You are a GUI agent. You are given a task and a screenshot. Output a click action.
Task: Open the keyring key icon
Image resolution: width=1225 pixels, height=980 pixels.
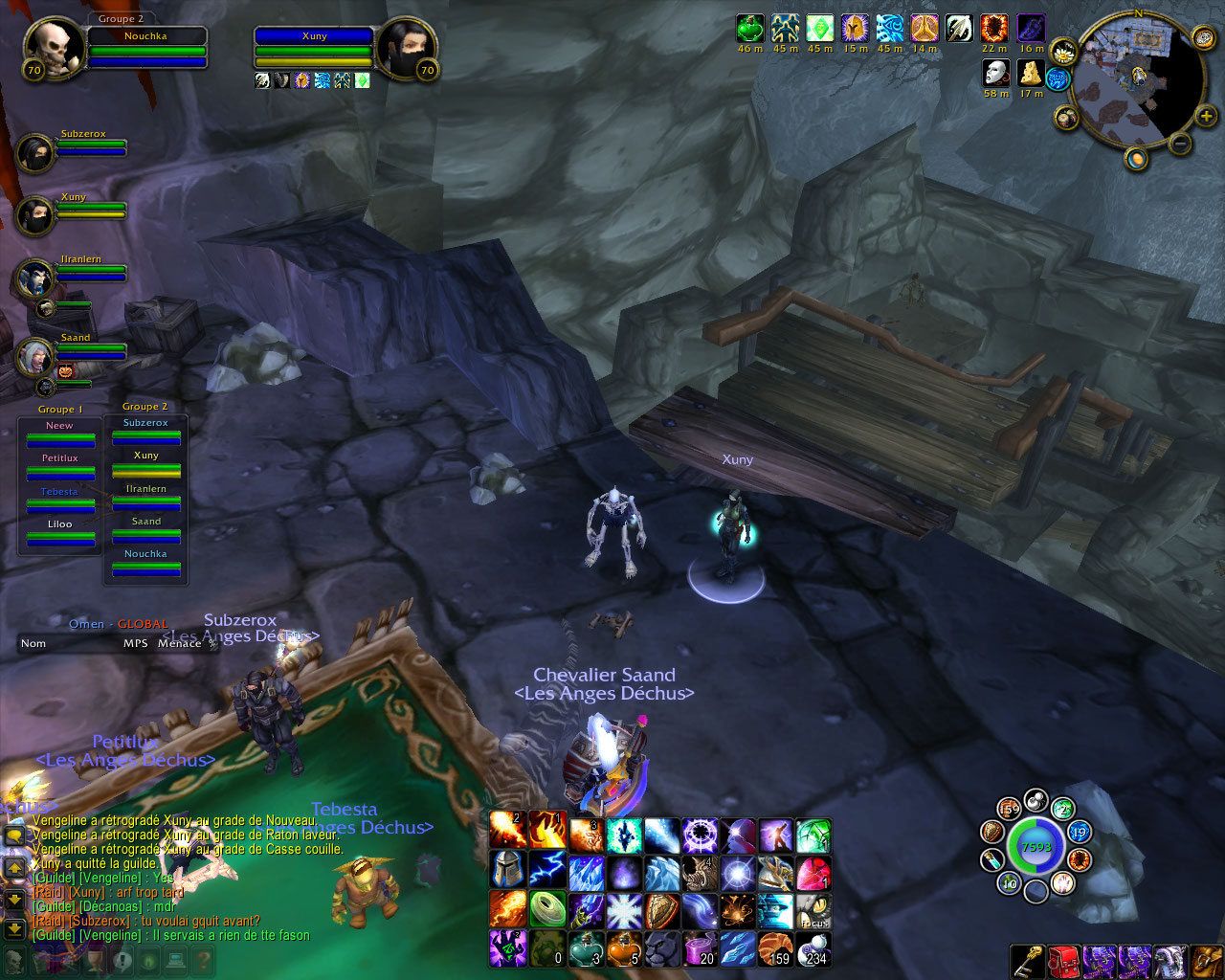pyautogui.click(x=1027, y=961)
